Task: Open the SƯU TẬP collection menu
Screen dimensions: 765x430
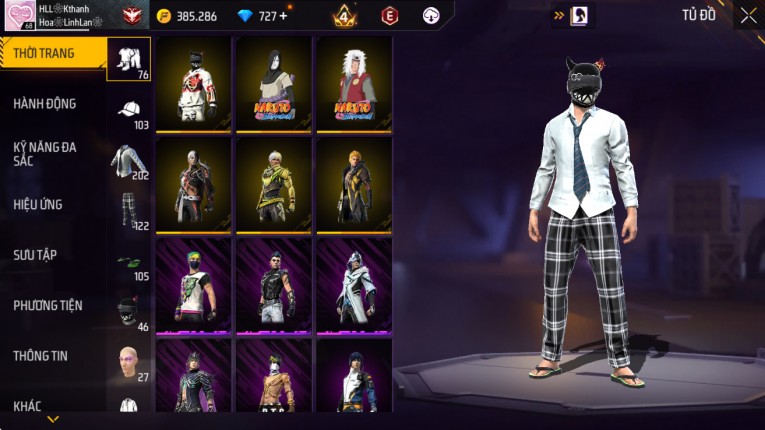Action: (x=35, y=255)
